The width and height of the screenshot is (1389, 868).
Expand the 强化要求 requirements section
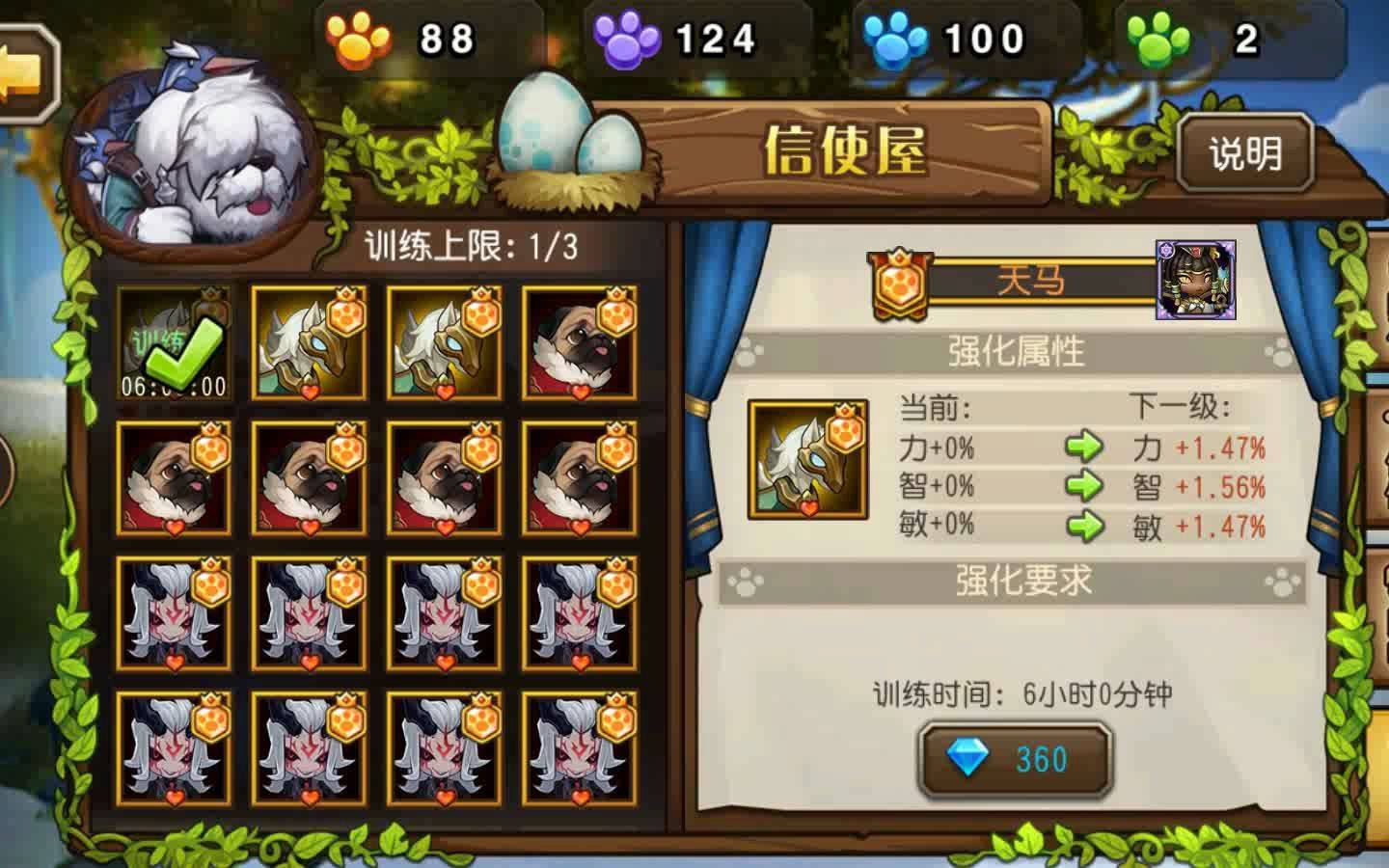1016,582
